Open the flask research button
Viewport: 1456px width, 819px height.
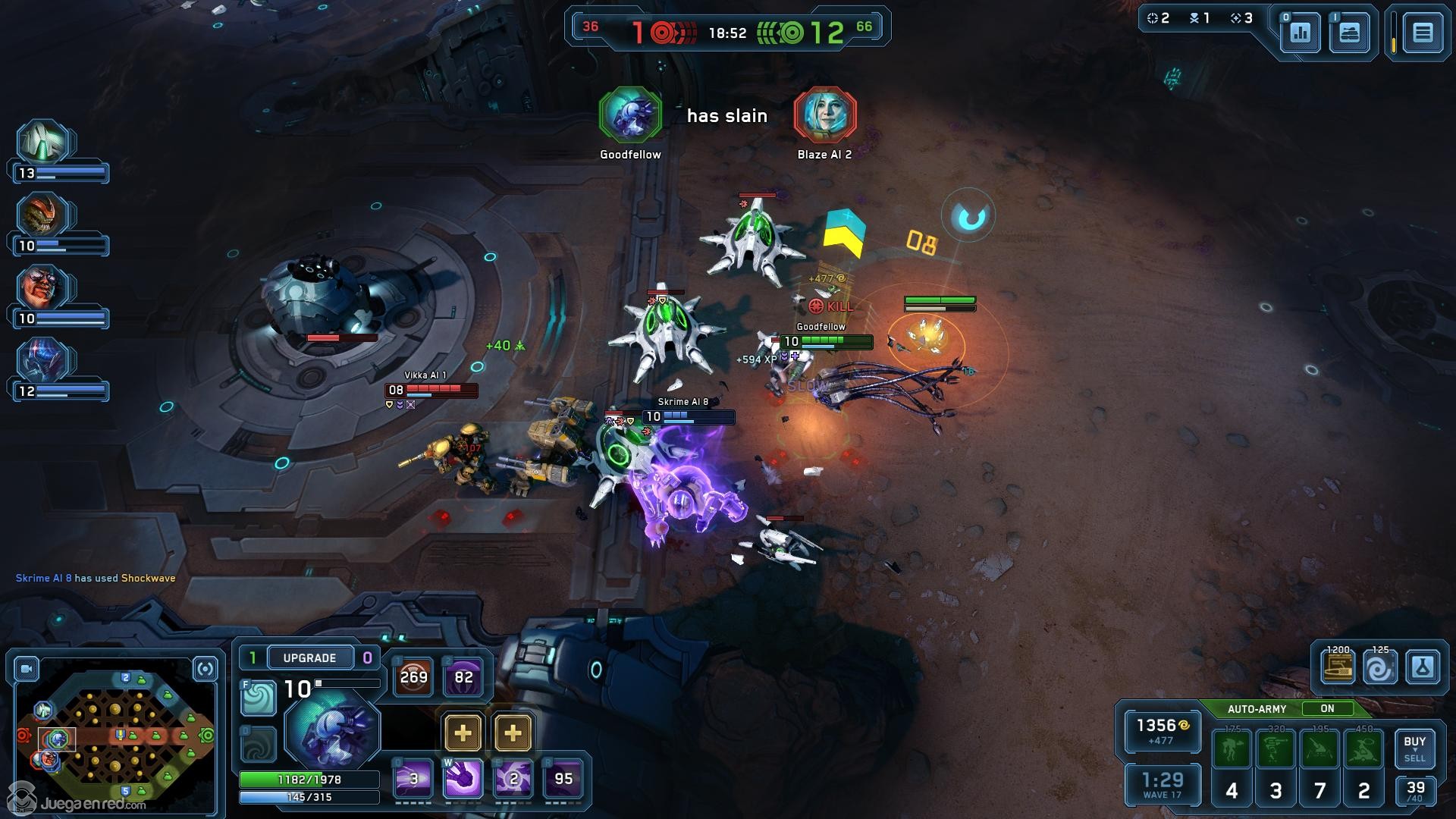tap(1423, 667)
